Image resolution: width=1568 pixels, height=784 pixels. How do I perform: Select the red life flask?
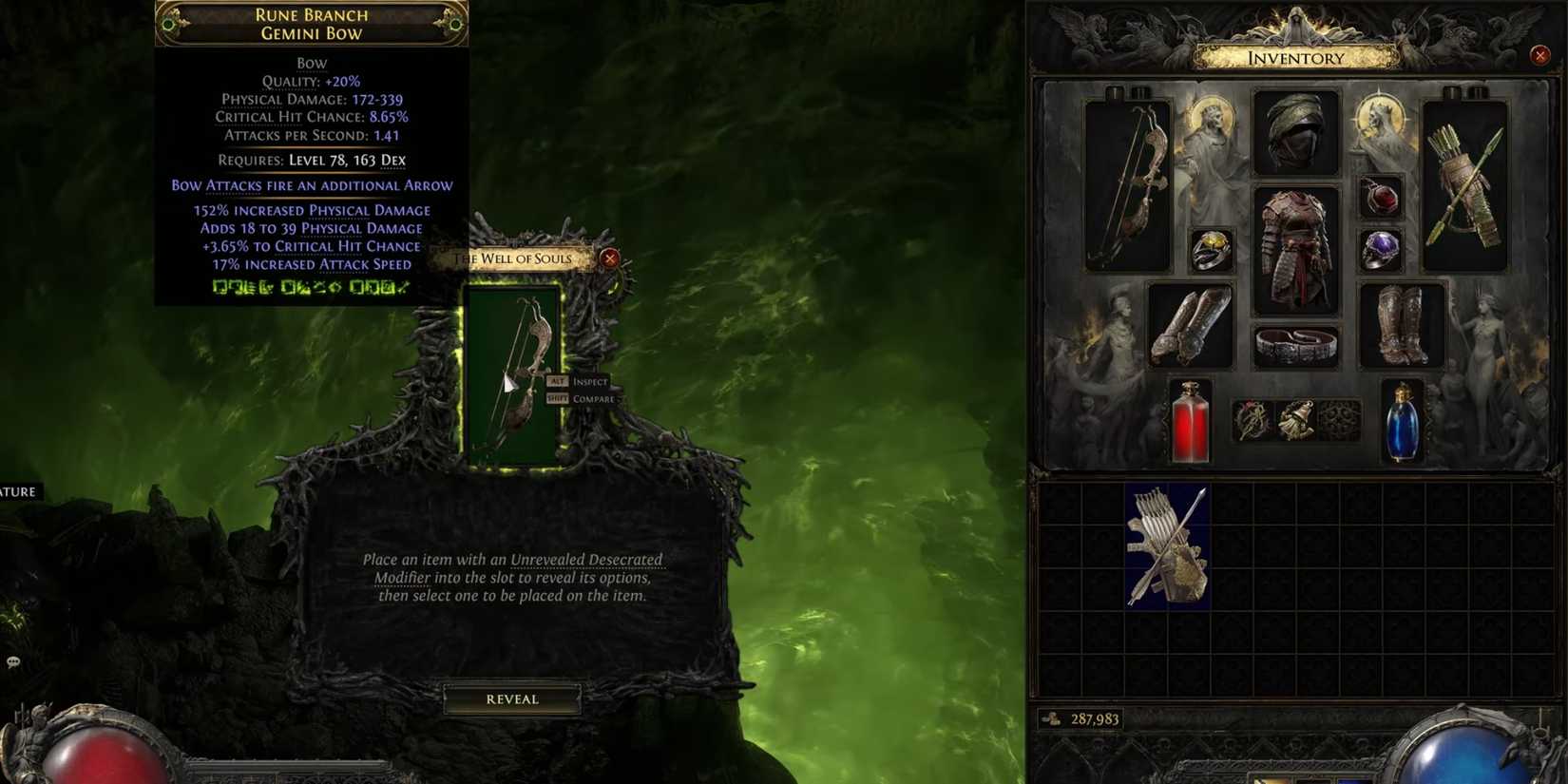pyautogui.click(x=1191, y=421)
